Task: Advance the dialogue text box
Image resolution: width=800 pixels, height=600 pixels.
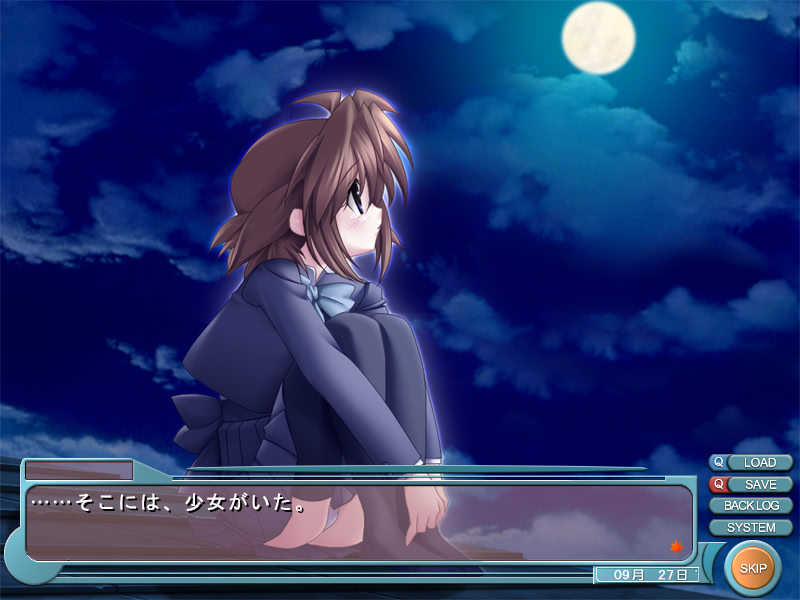Action: pos(360,522)
